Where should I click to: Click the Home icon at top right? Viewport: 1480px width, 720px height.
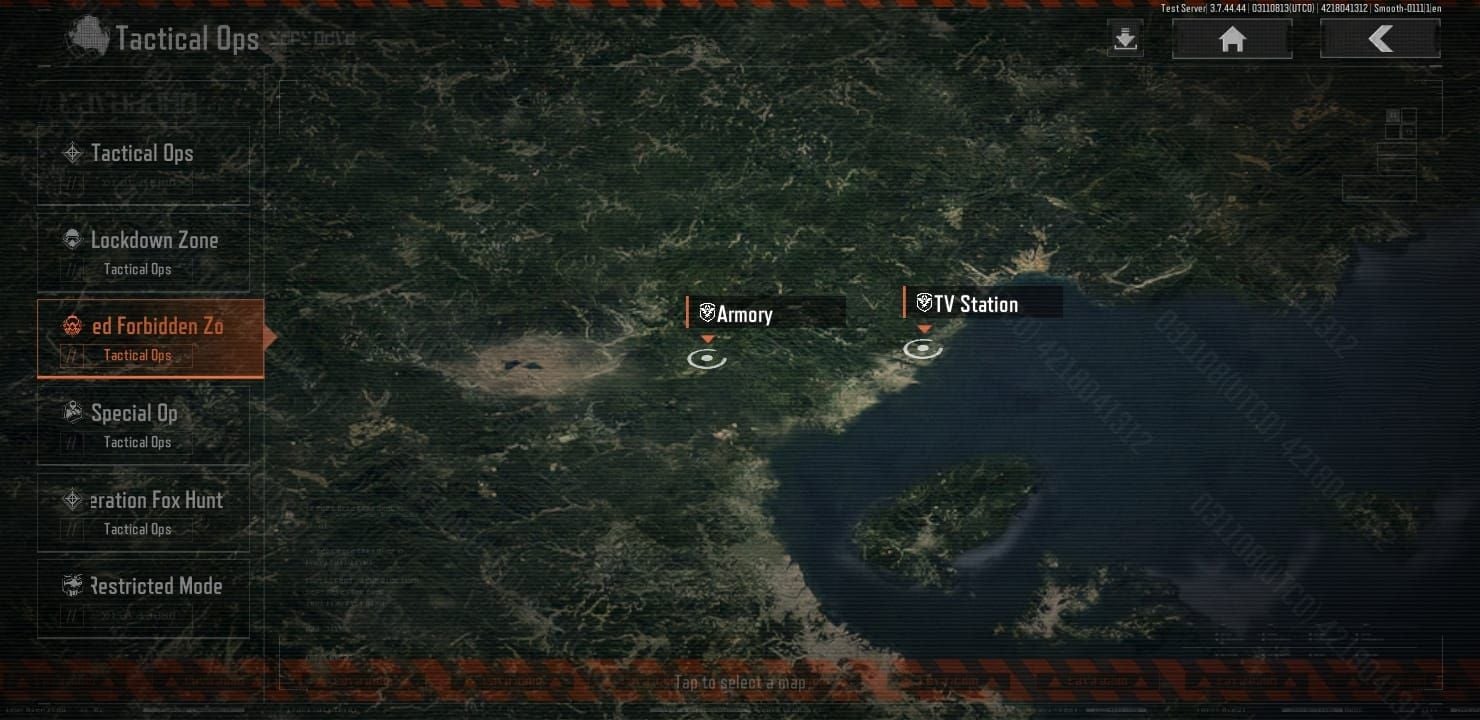tap(1231, 38)
